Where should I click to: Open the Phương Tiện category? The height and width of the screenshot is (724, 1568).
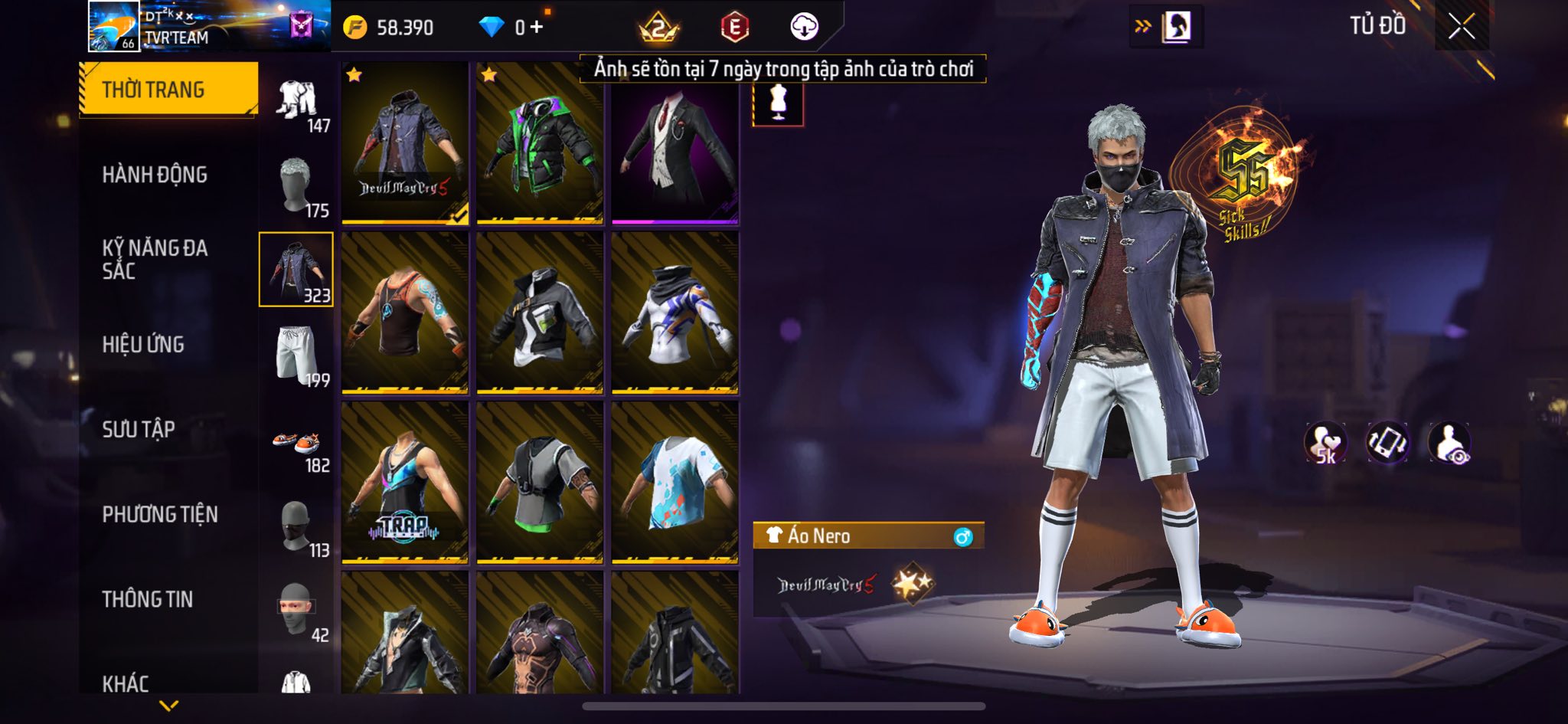click(160, 514)
